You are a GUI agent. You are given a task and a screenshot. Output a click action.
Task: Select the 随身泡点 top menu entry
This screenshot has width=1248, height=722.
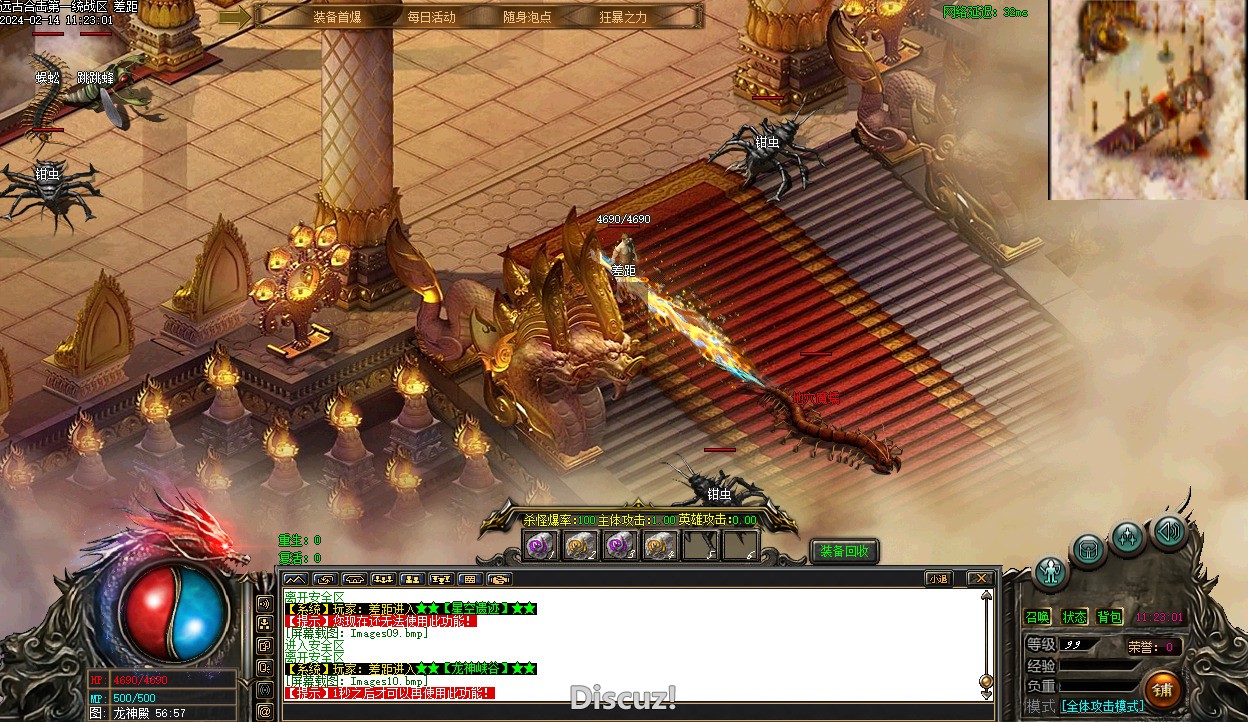[x=527, y=17]
